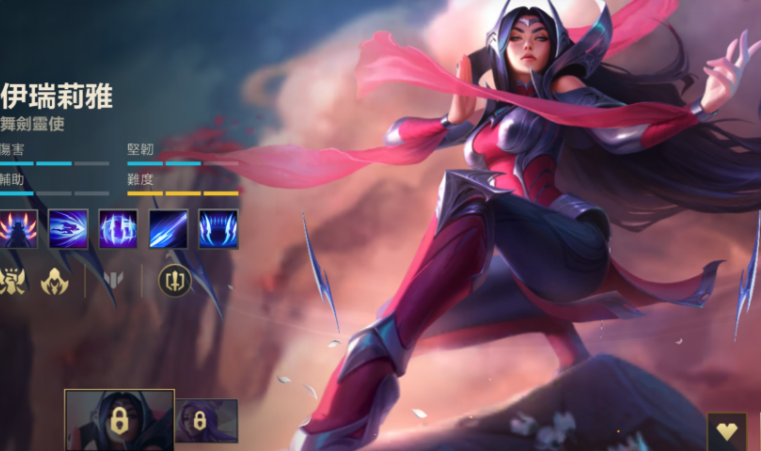Select the locked purple-haired skin thumbnail

(x=207, y=420)
